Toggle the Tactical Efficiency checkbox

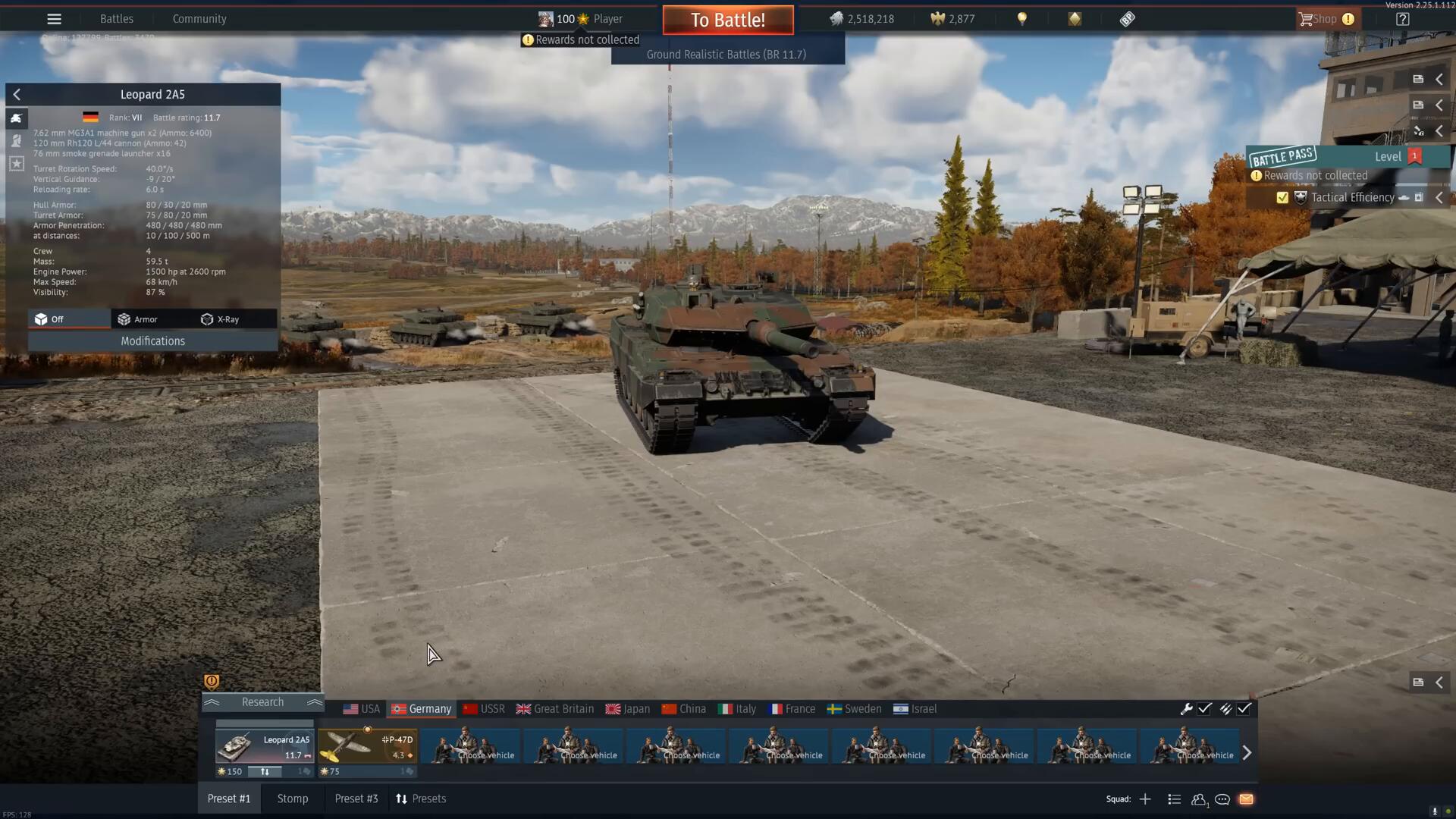pos(1282,198)
